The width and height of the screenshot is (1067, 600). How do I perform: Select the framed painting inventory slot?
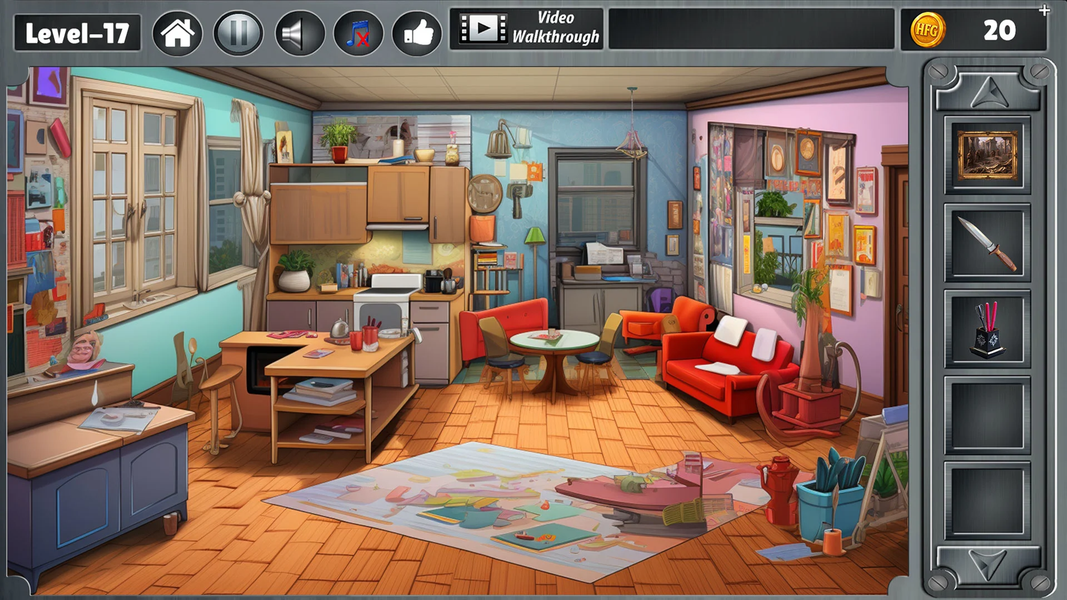[x=987, y=155]
